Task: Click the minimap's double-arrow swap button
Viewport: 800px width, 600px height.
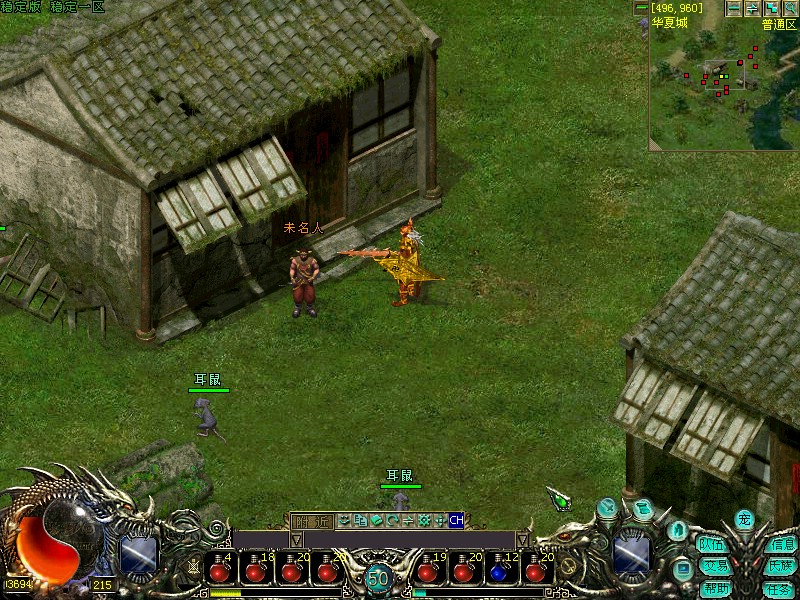Action: [752, 8]
